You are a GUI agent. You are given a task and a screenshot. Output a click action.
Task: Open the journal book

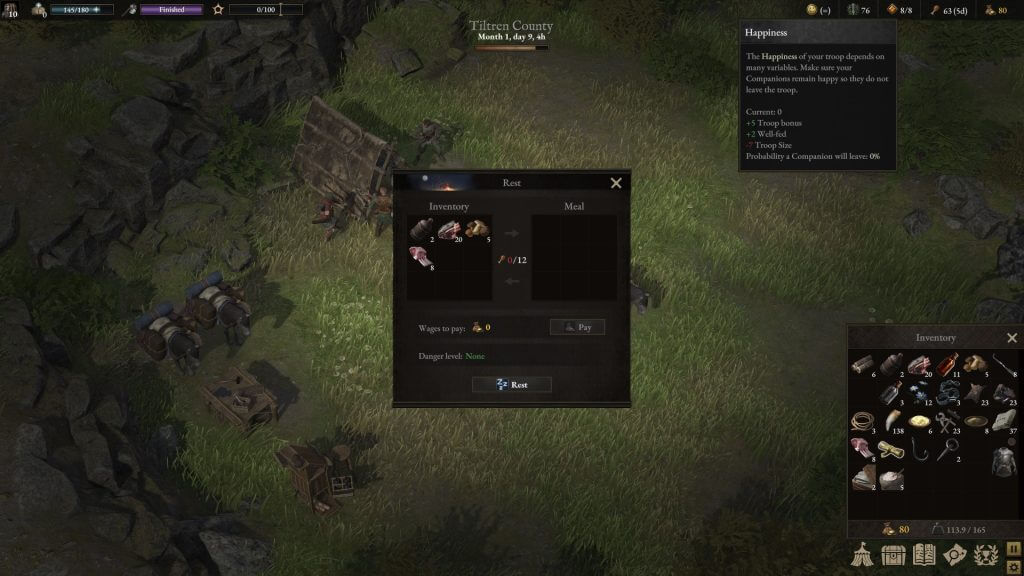(x=924, y=555)
